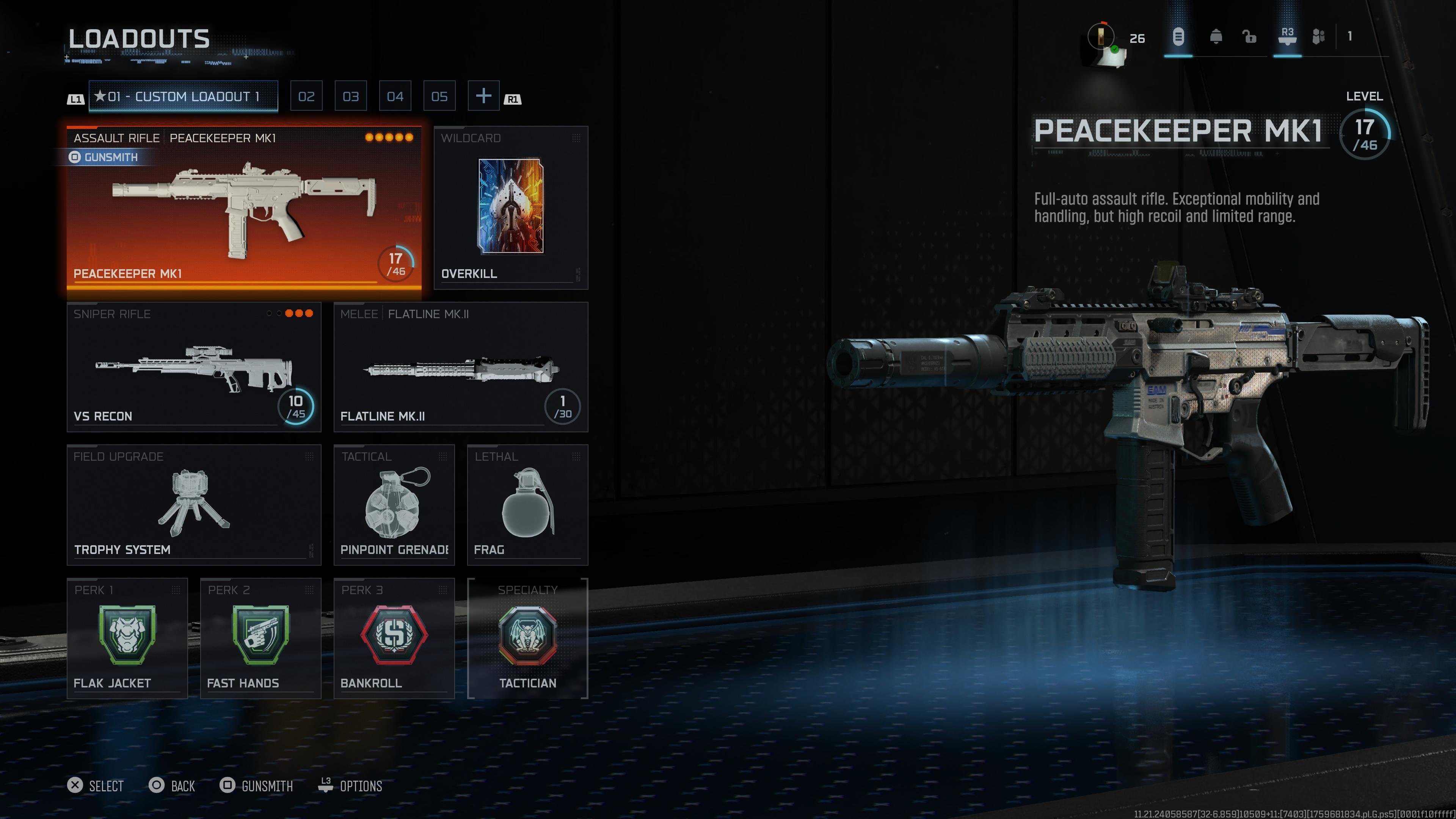Switch to loadout tab 03
Image resolution: width=1456 pixels, height=819 pixels.
tap(350, 96)
